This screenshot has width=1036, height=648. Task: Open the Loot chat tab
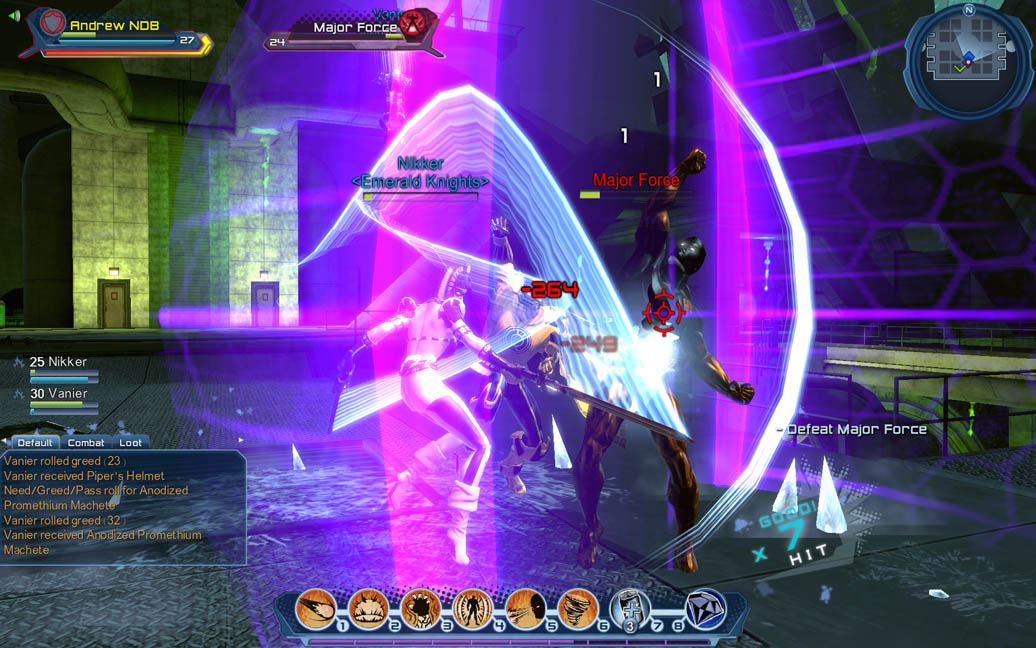point(130,442)
